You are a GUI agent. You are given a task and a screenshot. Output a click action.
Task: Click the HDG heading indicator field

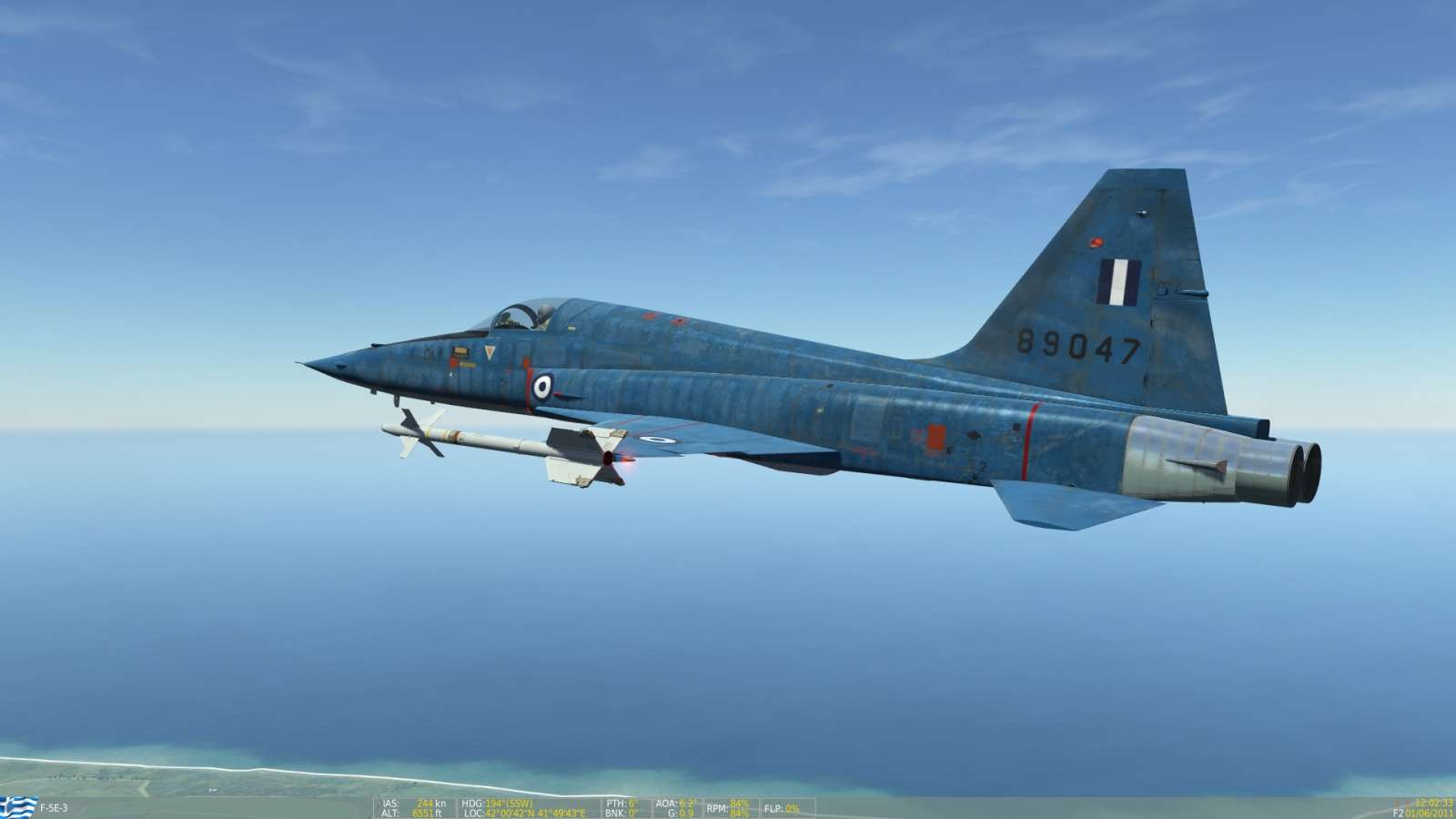coord(473,803)
